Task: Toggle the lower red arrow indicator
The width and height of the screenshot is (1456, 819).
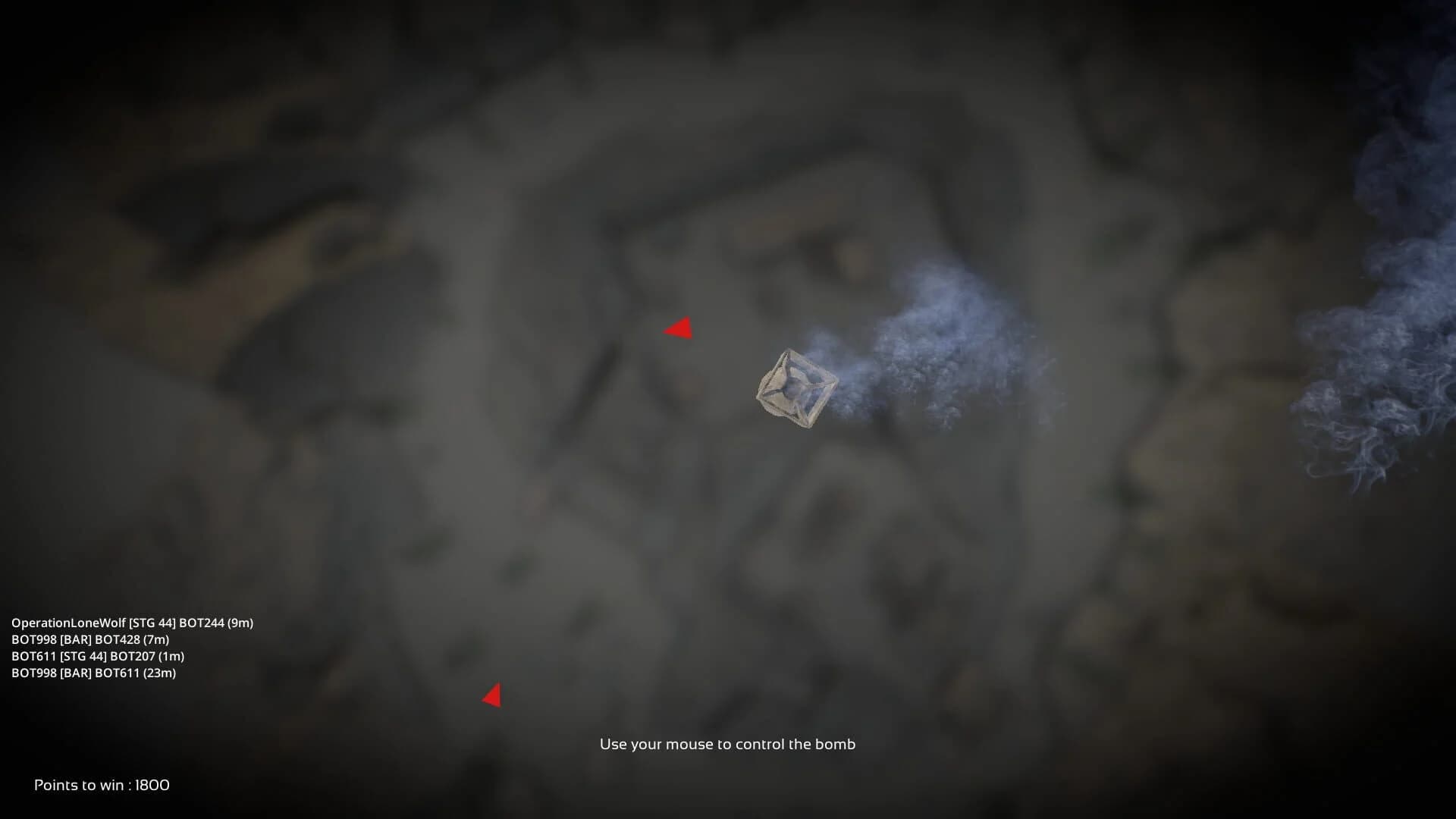Action: pyautogui.click(x=494, y=695)
